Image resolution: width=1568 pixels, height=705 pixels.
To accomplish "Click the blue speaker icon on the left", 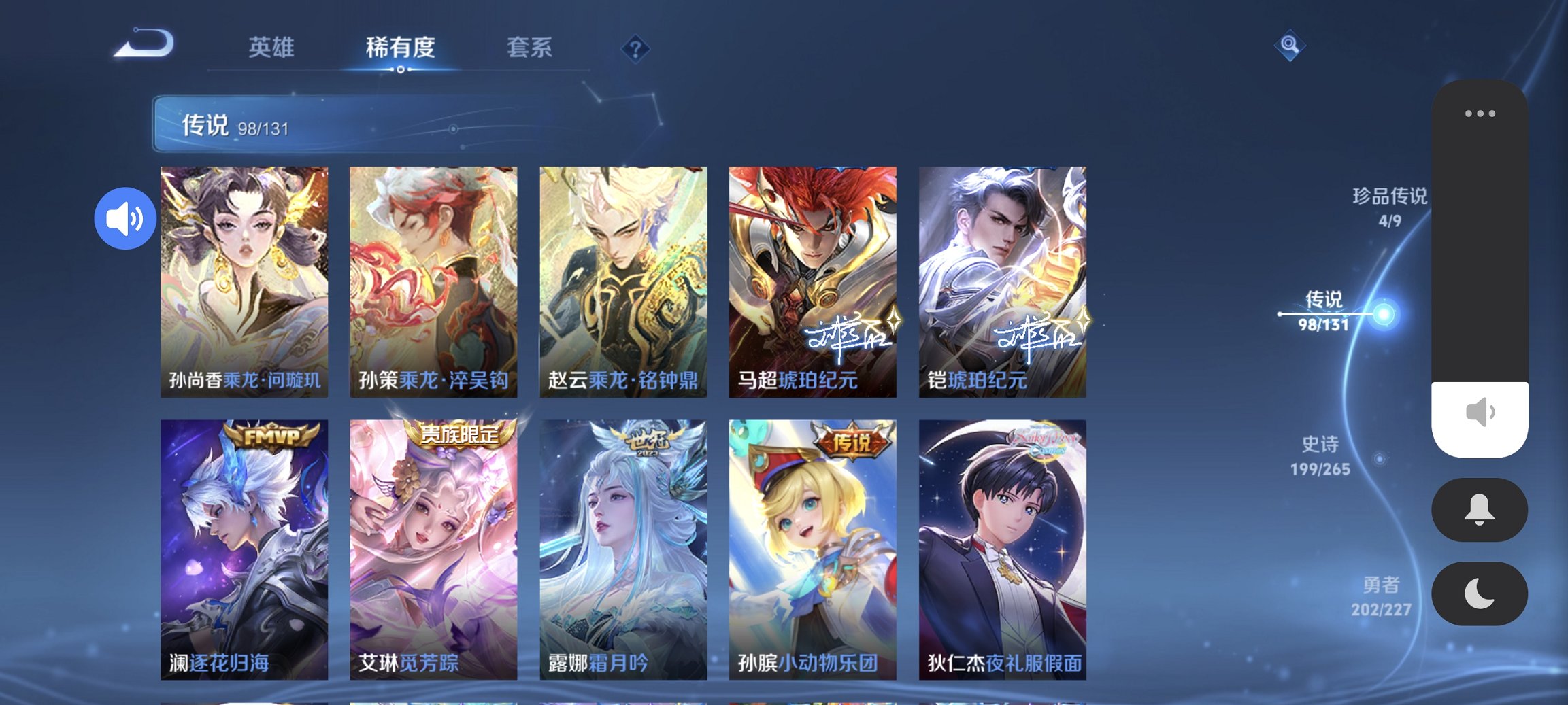I will point(125,218).
